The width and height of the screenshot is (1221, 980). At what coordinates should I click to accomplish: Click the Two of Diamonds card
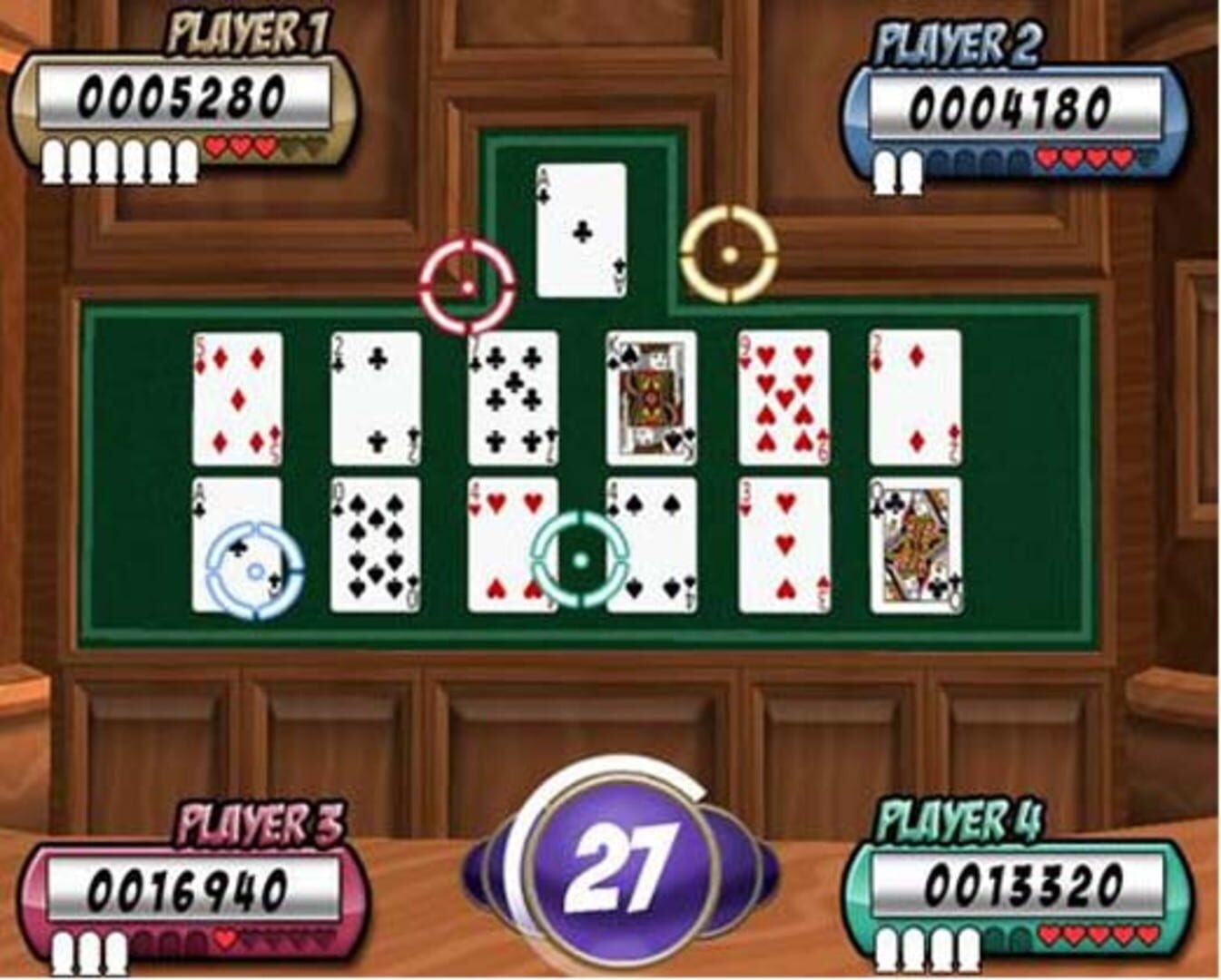[x=917, y=399]
